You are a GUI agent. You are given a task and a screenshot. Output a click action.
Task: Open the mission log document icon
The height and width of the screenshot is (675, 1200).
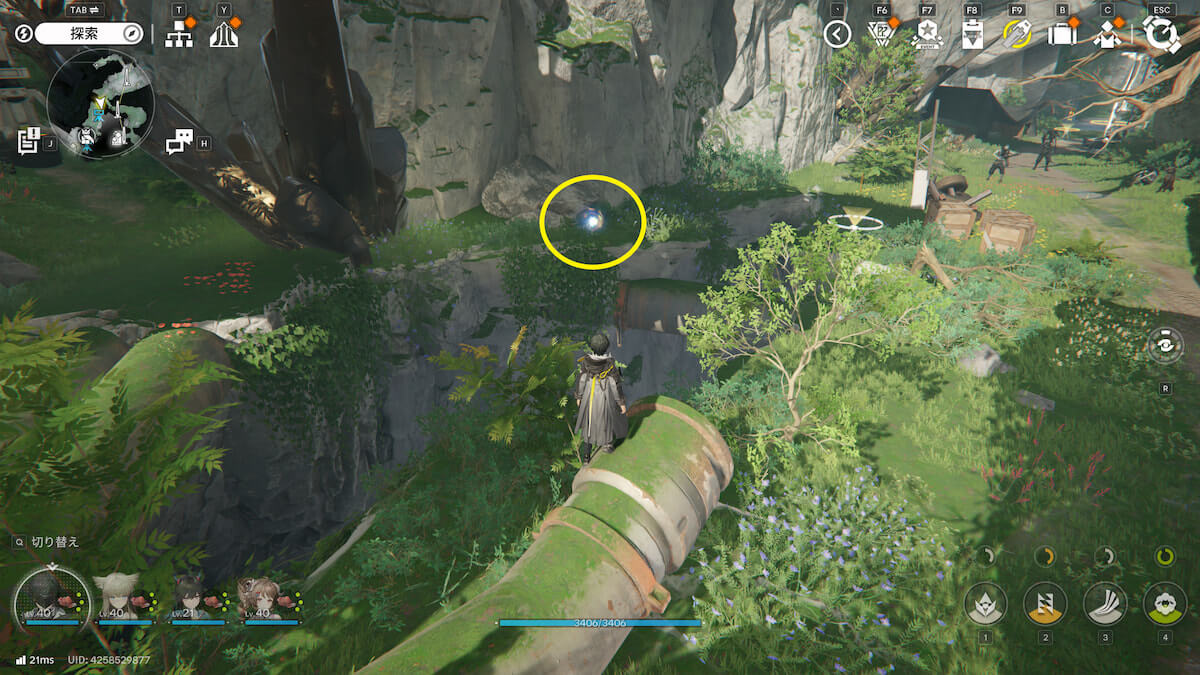pos(28,140)
